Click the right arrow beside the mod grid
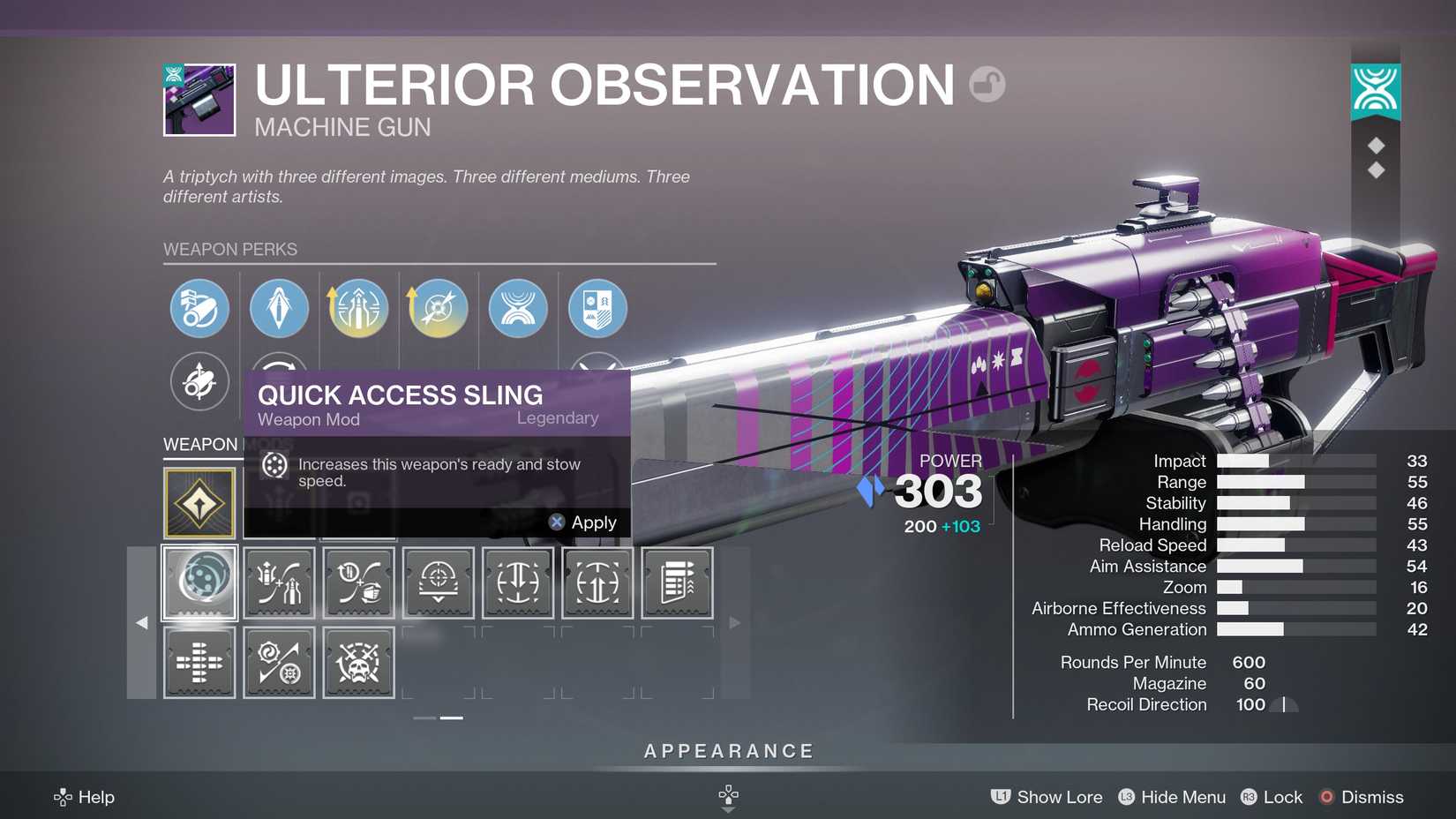 tap(735, 623)
